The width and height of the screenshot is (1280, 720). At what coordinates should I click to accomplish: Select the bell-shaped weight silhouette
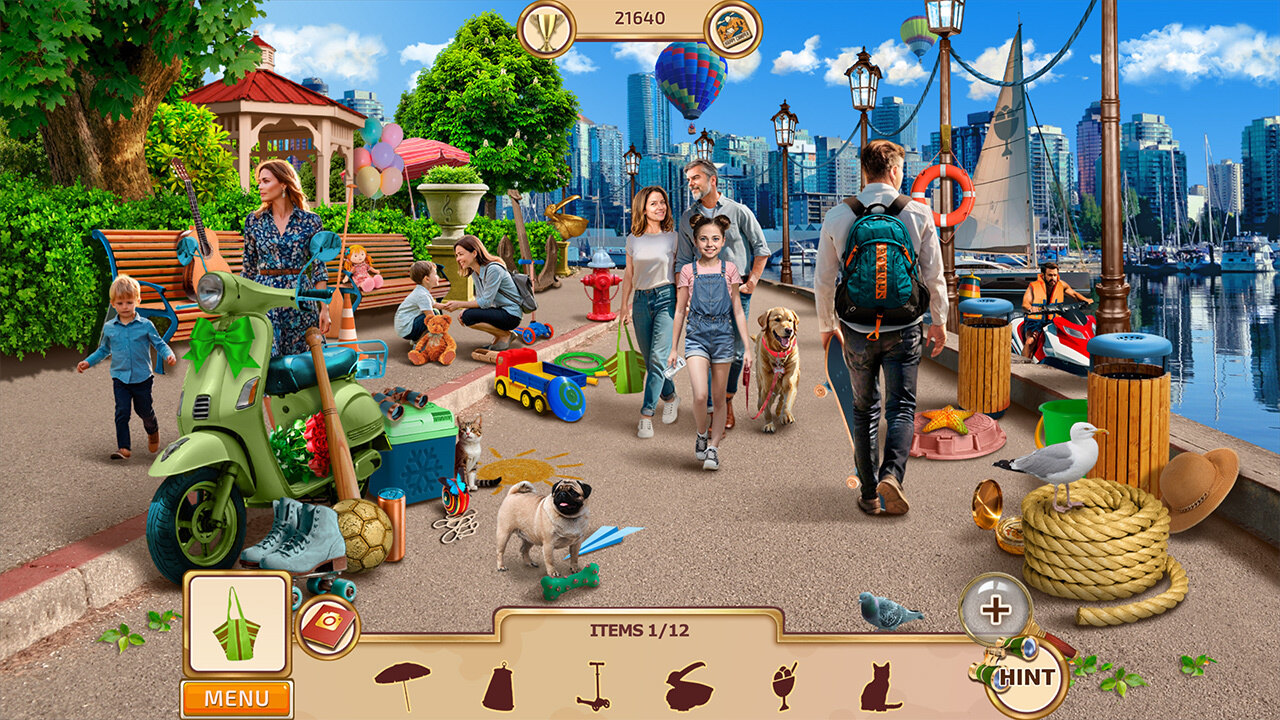(499, 686)
